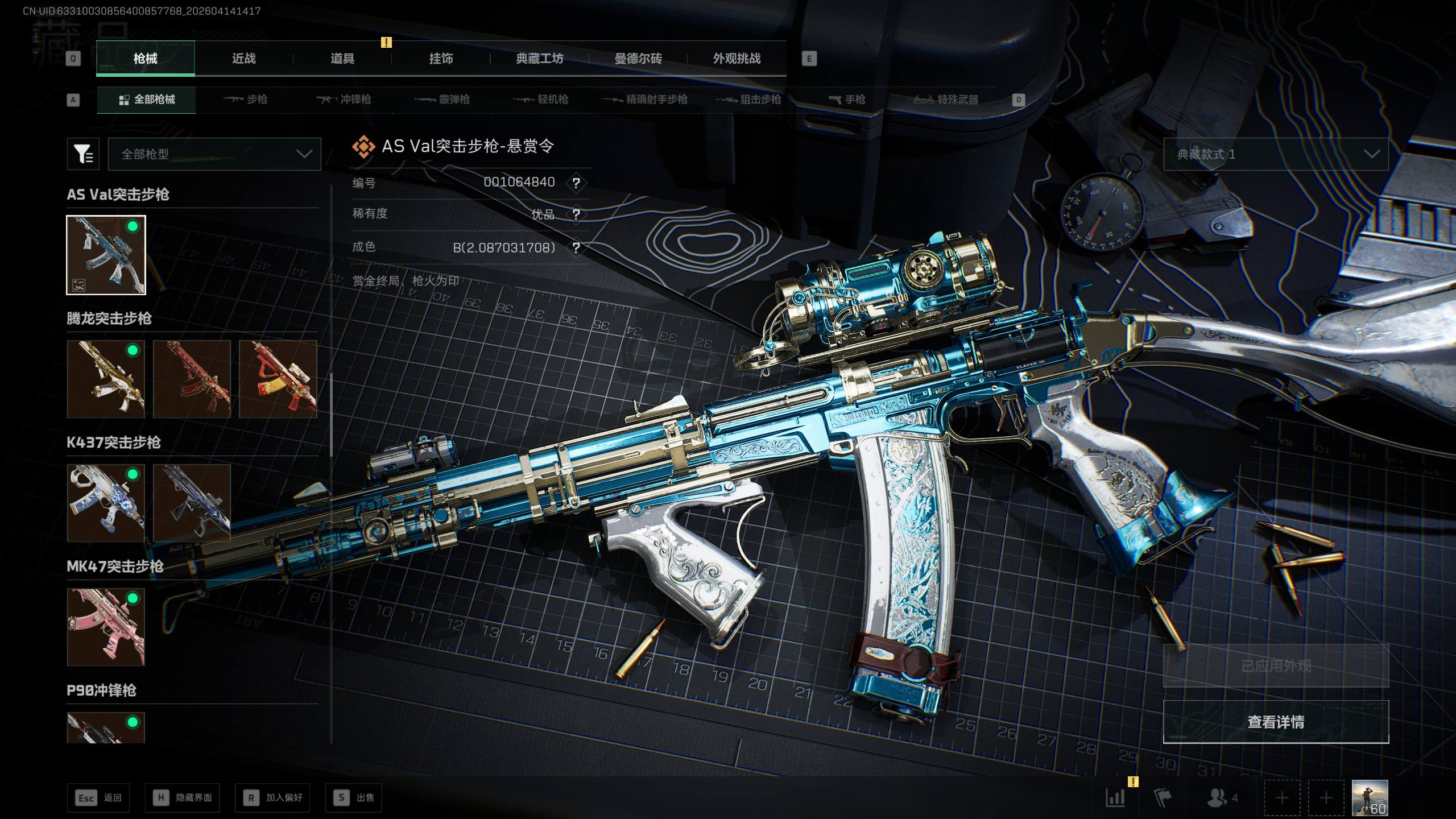Select the blue AS Val skin thumbnail
The width and height of the screenshot is (1456, 819).
pyautogui.click(x=106, y=255)
